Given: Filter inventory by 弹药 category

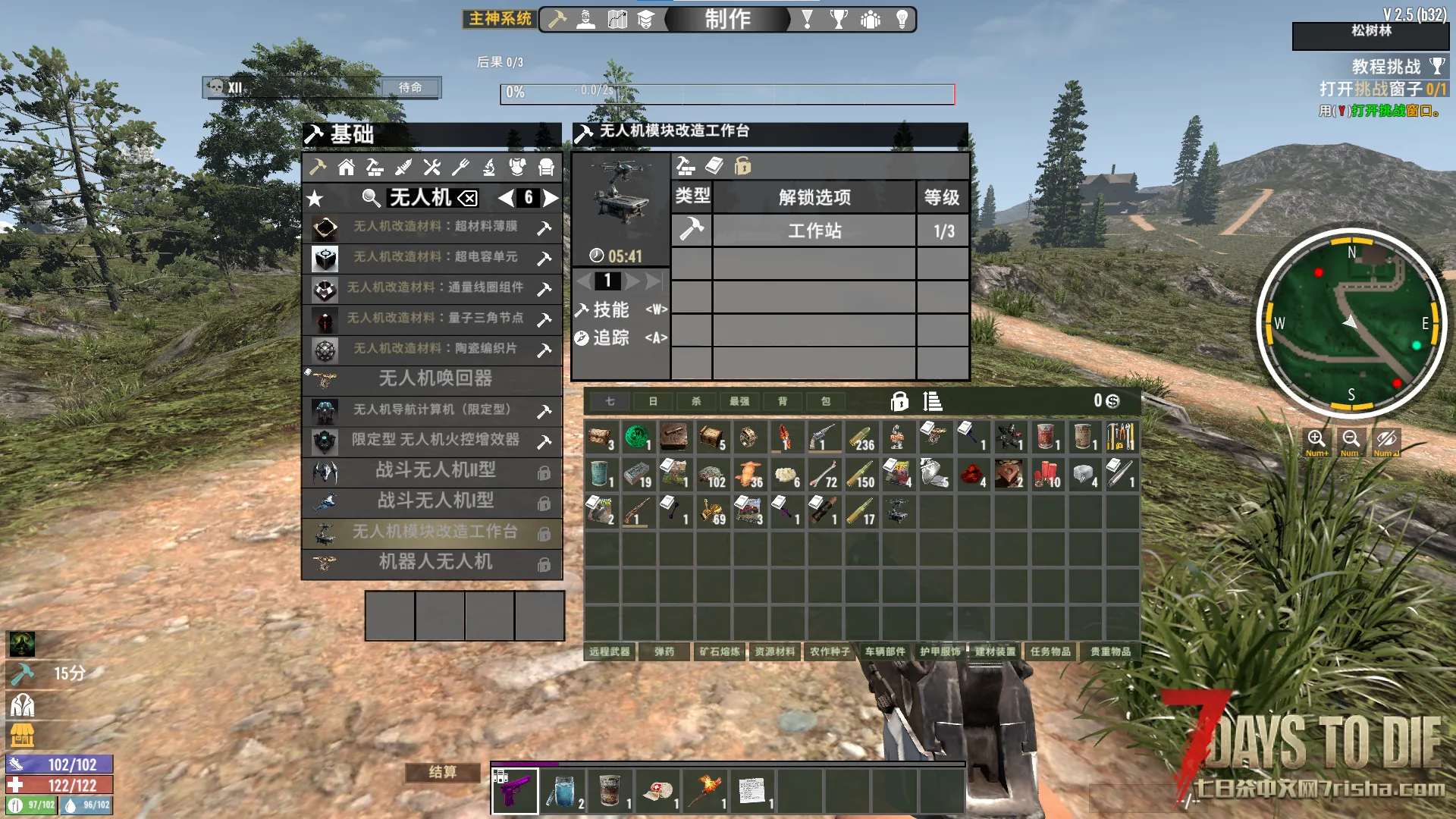Looking at the screenshot, I should coord(664,651).
